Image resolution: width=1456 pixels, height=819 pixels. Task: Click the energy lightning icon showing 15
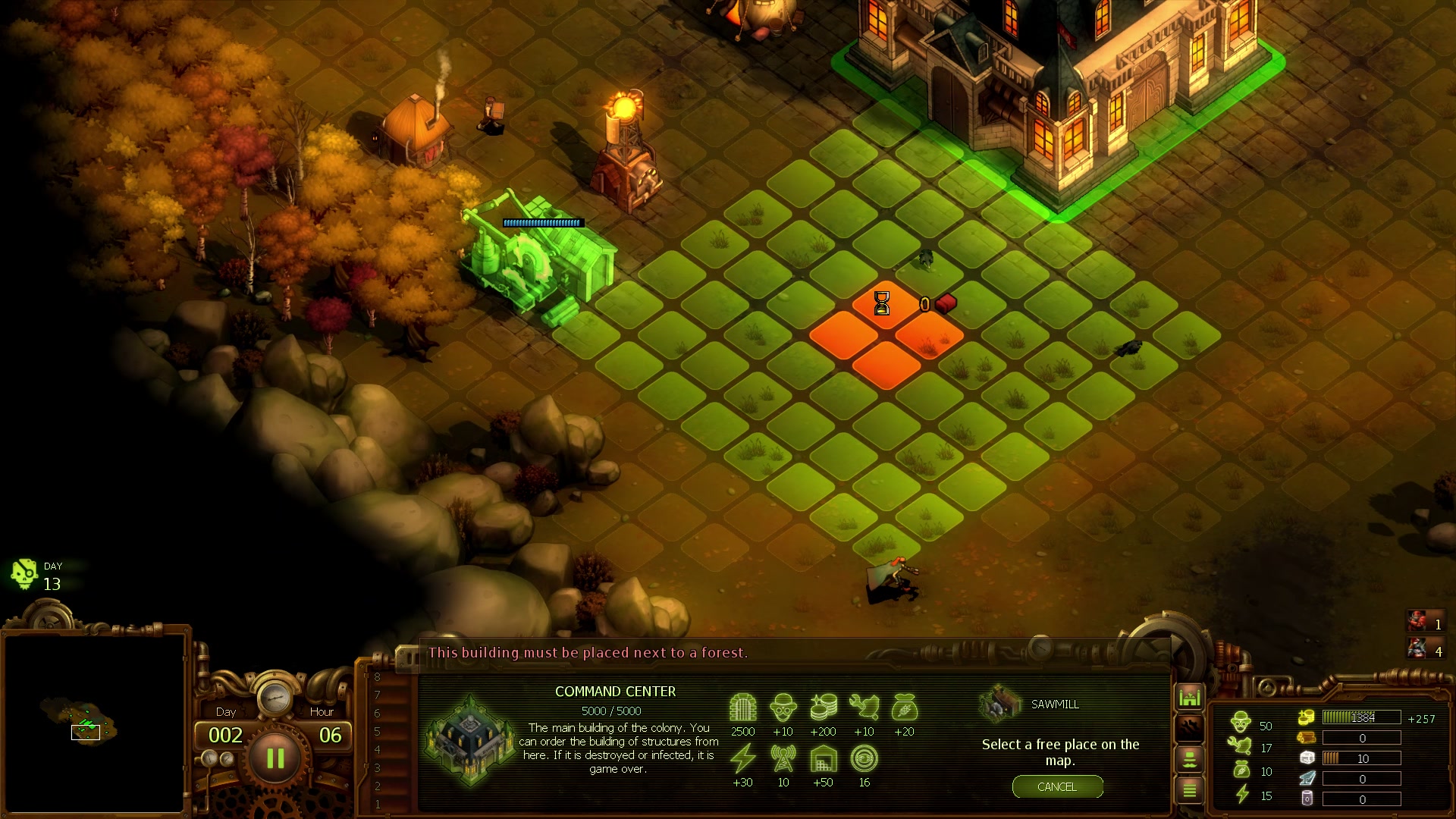(x=1241, y=794)
